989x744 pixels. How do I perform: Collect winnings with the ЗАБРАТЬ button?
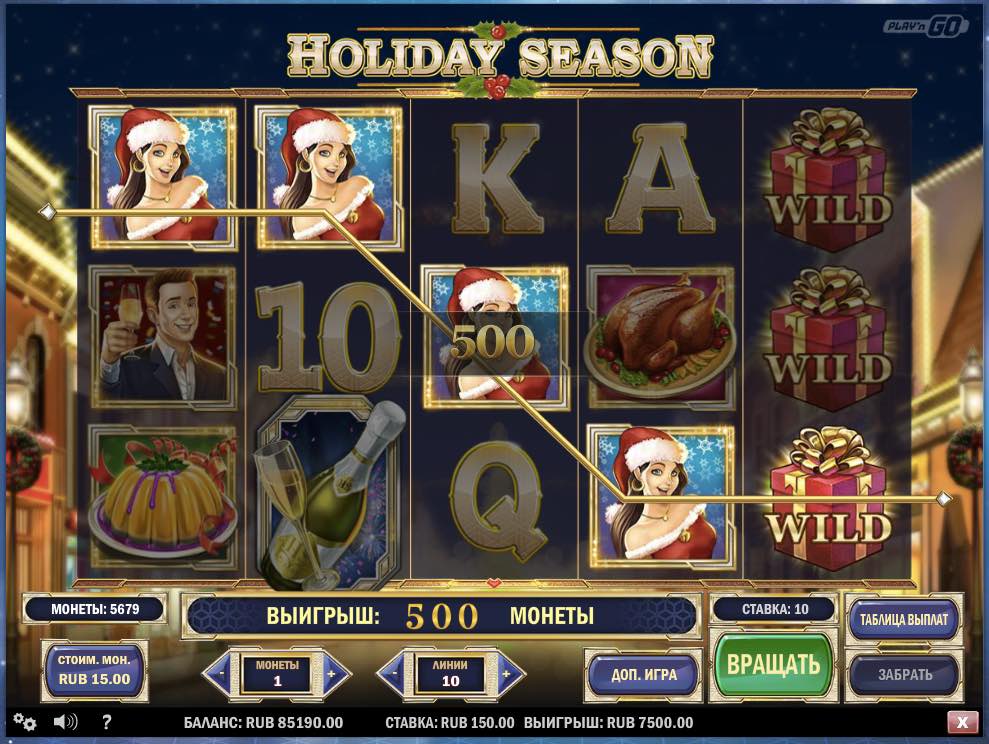904,674
